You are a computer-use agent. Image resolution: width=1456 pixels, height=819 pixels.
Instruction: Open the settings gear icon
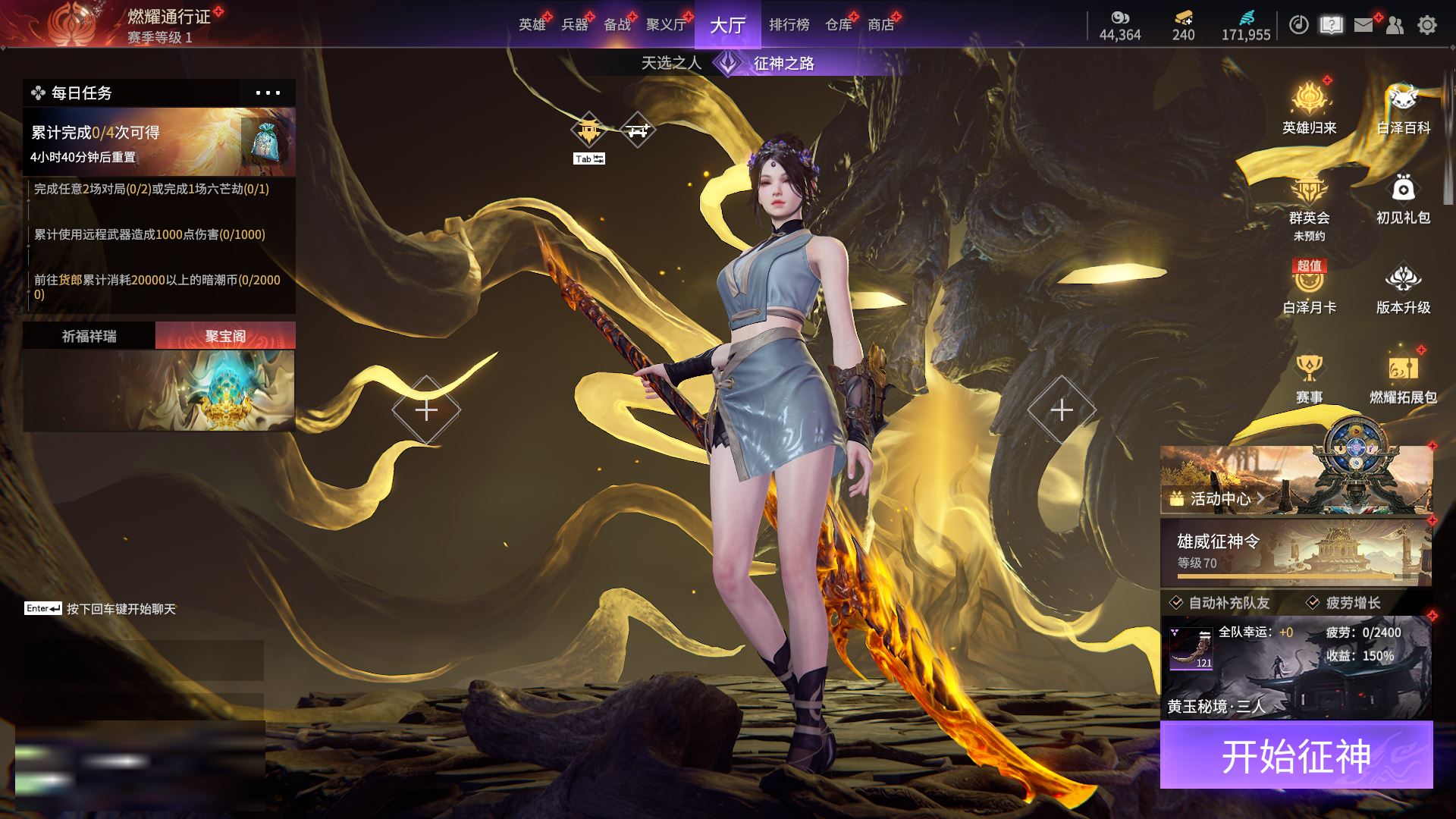pyautogui.click(x=1427, y=25)
